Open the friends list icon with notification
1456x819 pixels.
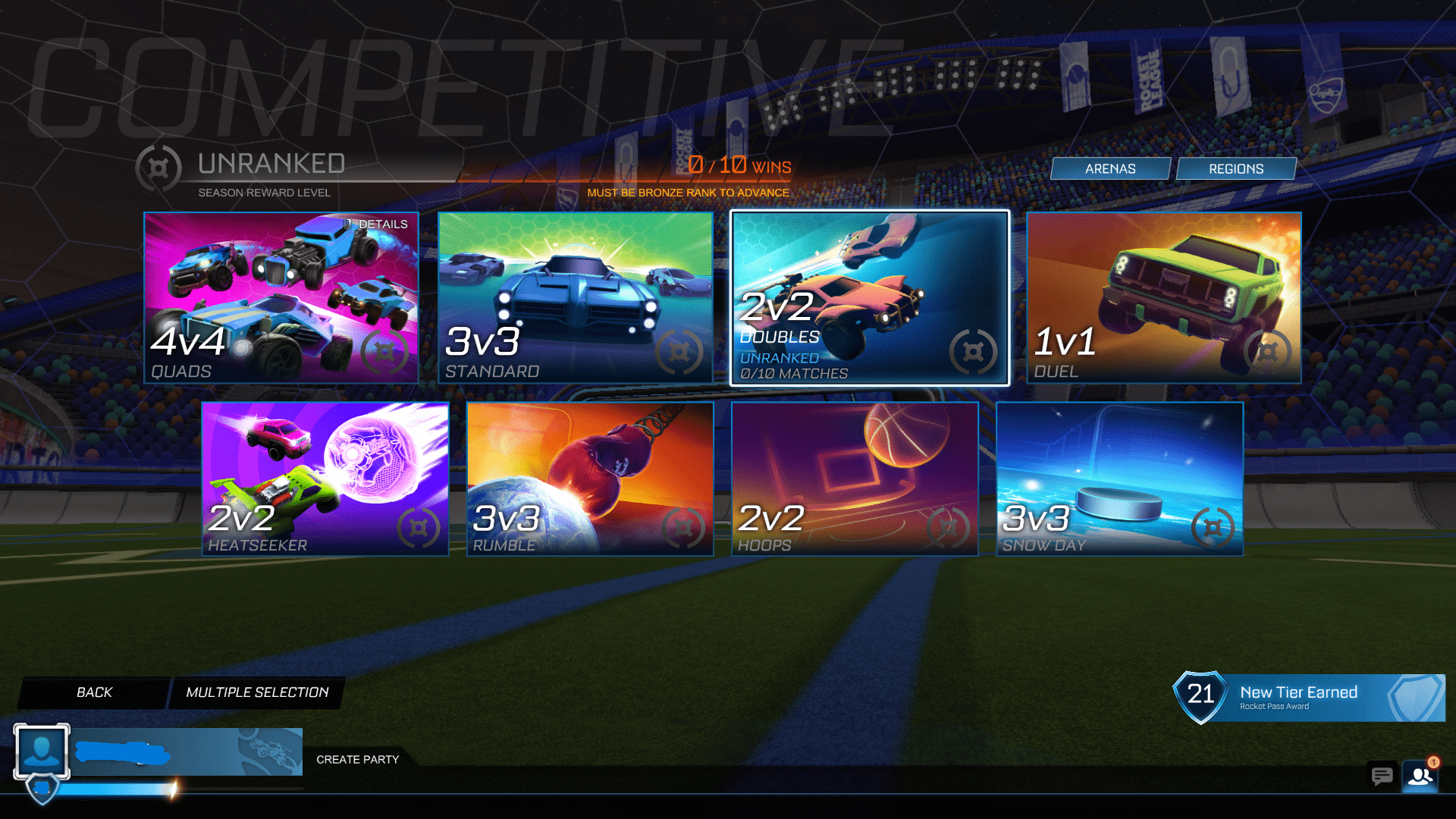1421,777
